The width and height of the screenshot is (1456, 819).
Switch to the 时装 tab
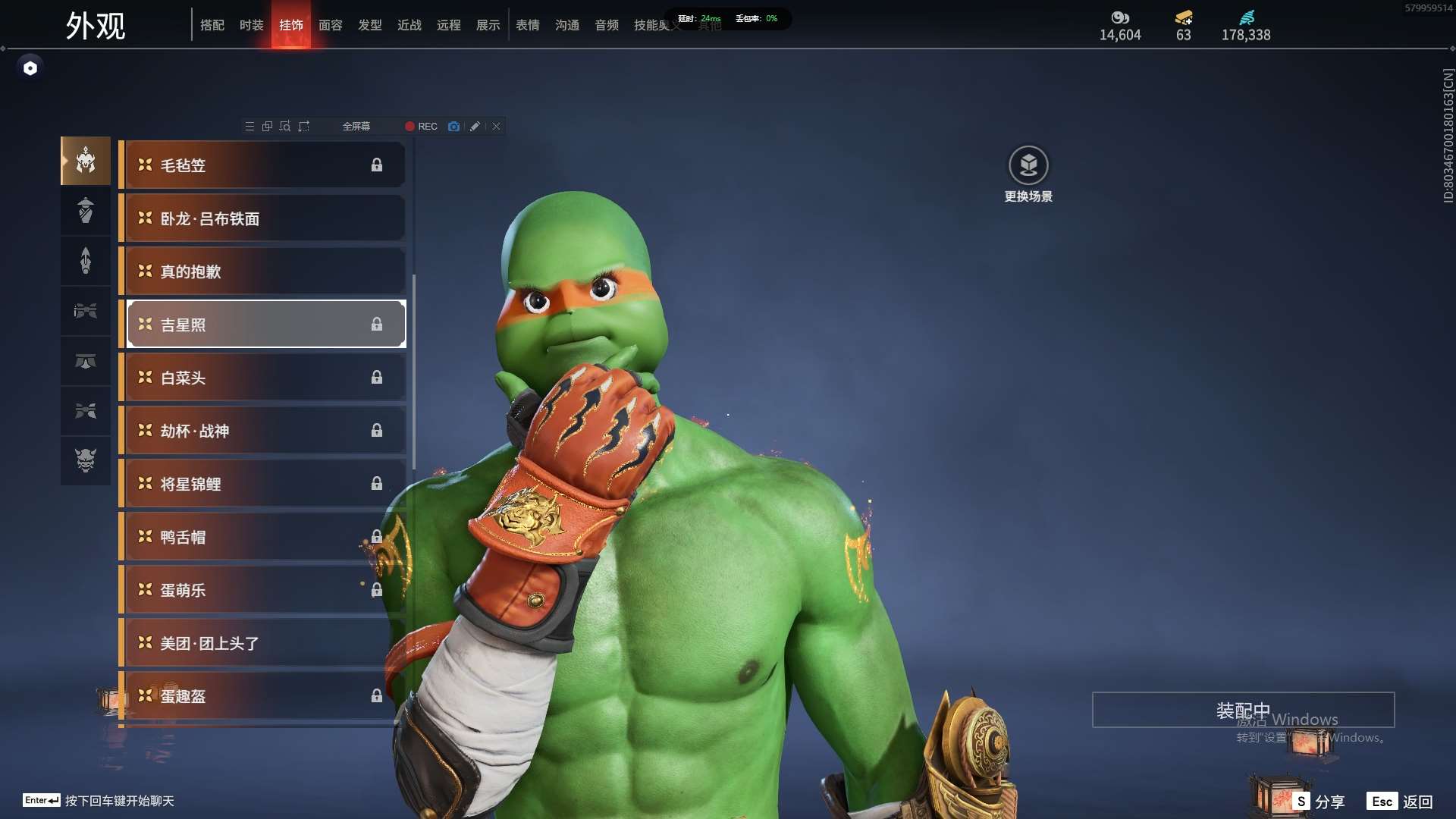point(251,25)
